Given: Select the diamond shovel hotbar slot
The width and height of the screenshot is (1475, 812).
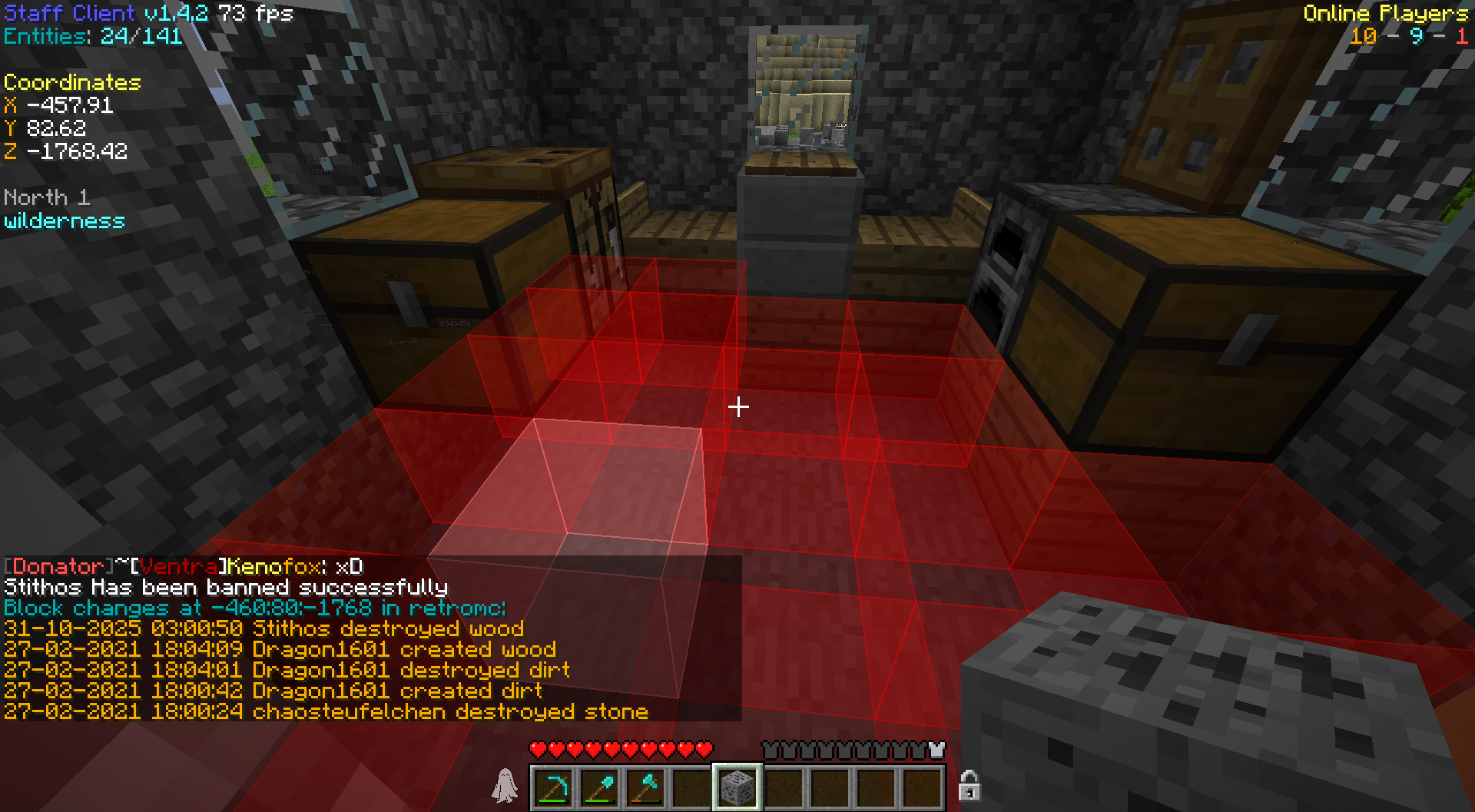Looking at the screenshot, I should 599,787.
